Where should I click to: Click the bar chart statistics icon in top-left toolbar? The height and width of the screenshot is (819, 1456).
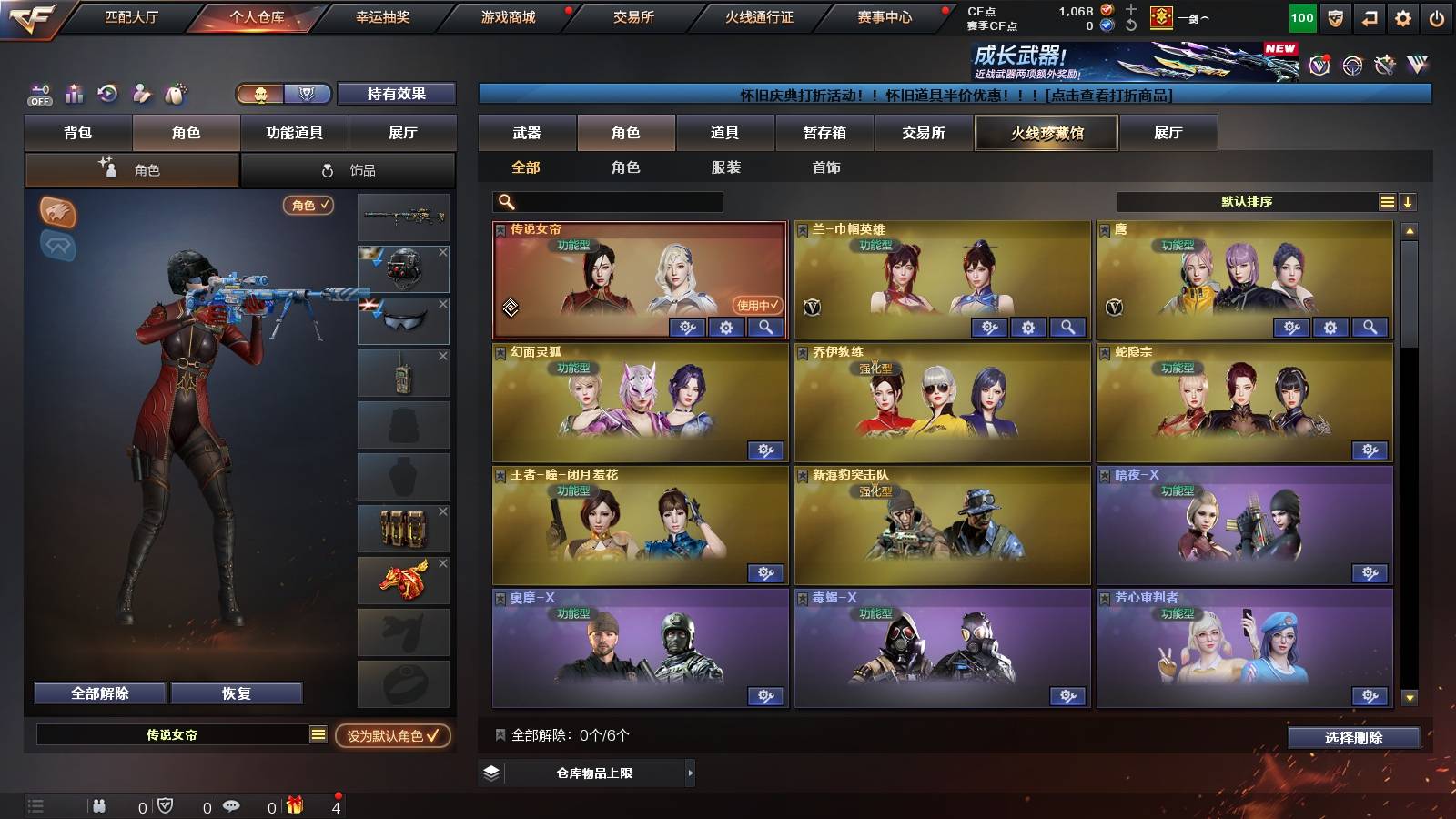tap(74, 93)
